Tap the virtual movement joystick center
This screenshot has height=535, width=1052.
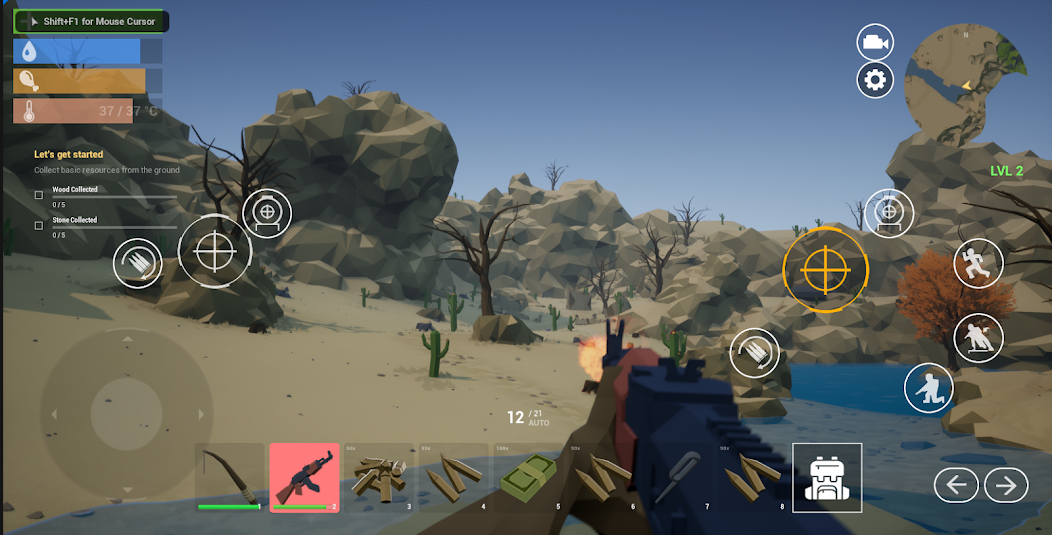[126, 413]
